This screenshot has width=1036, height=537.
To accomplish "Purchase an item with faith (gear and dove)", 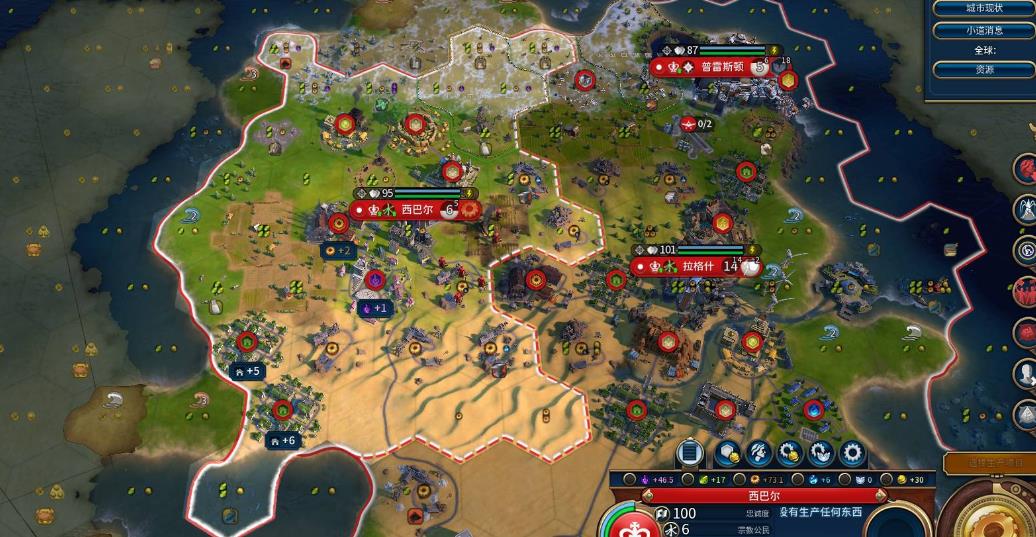I will pos(821,453).
